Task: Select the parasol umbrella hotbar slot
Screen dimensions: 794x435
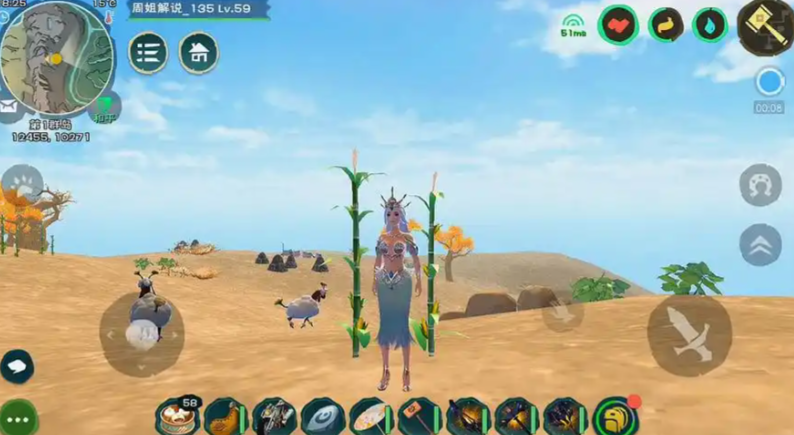Action: pyautogui.click(x=372, y=416)
